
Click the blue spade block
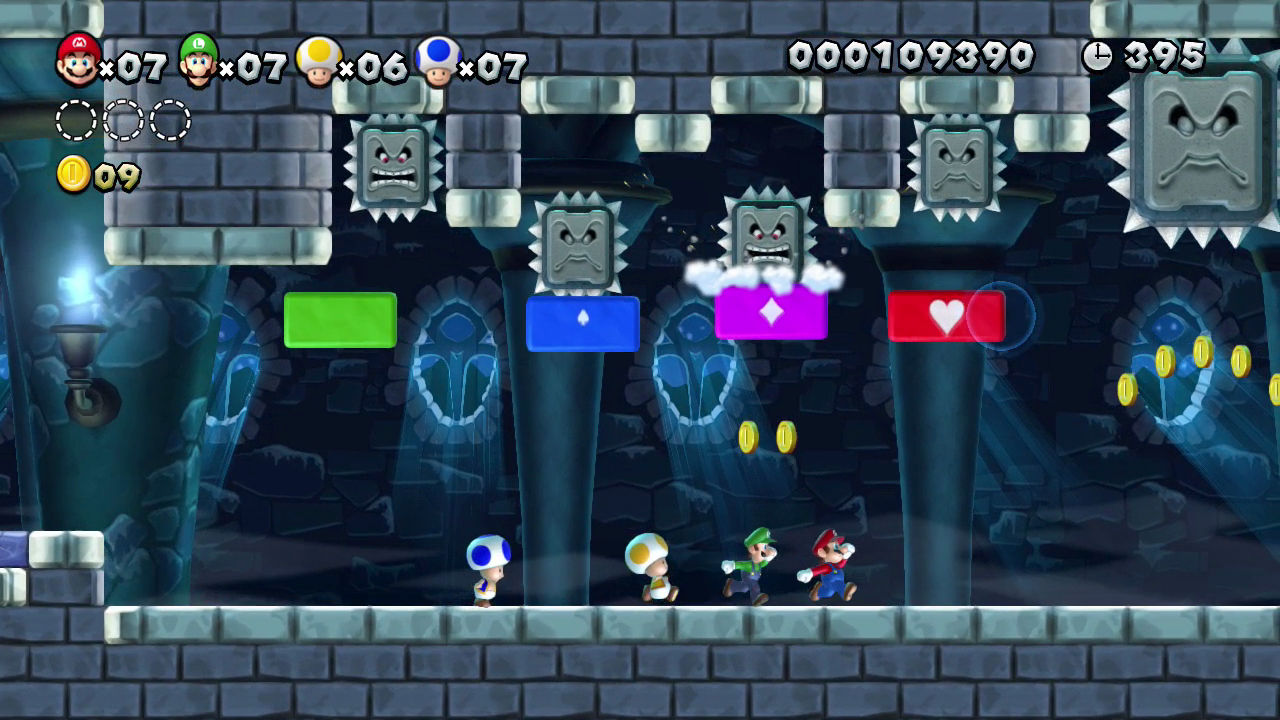tap(583, 323)
